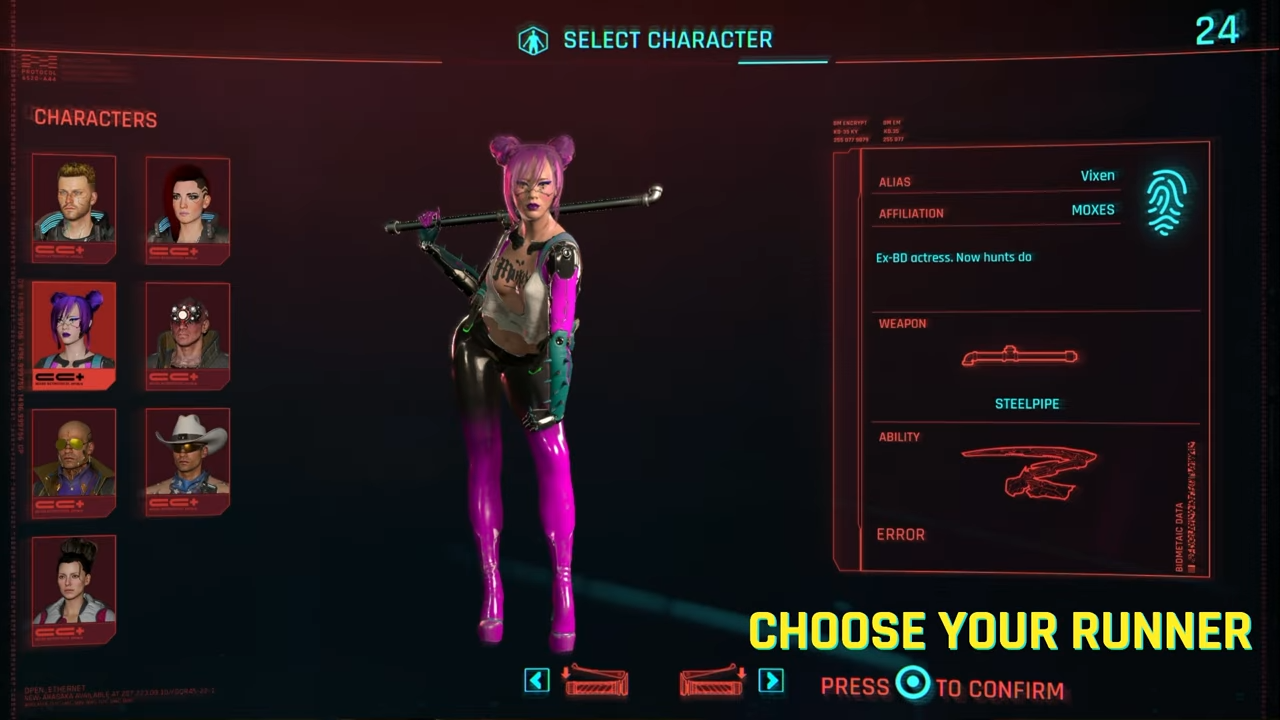
Task: Select the eyepatch character portrait
Action: [x=187, y=332]
